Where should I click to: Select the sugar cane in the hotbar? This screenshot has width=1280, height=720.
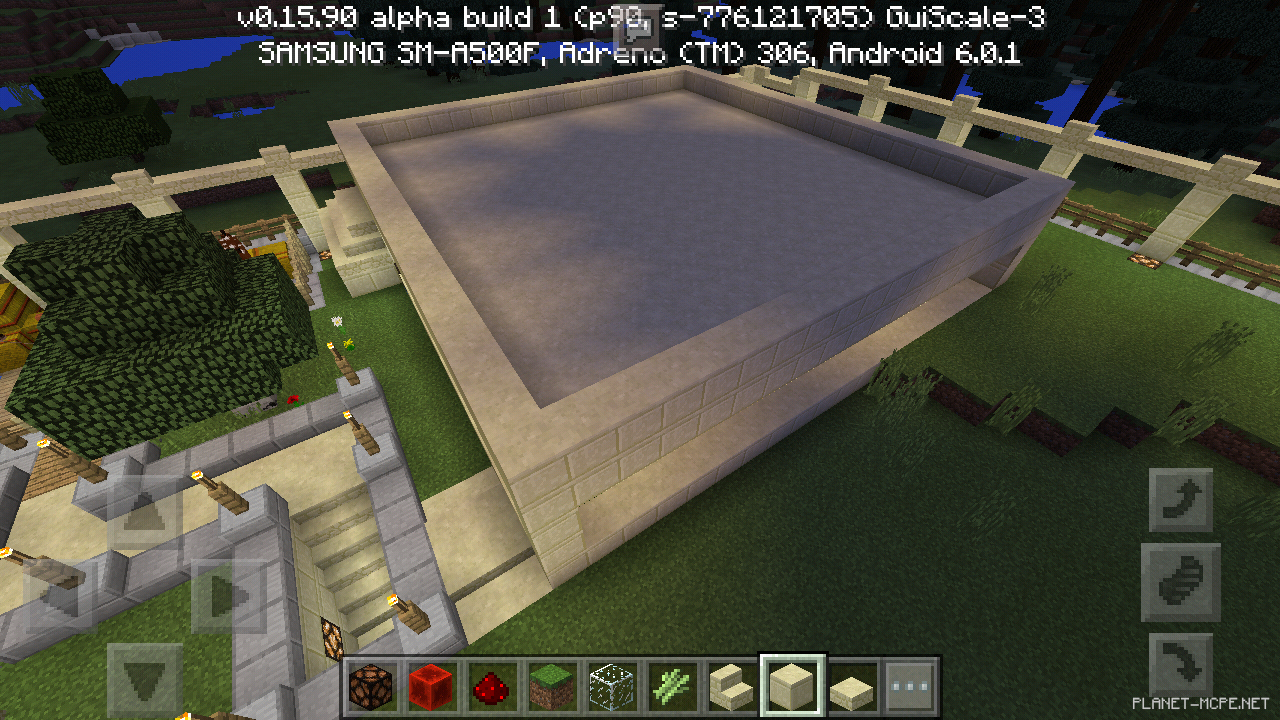tap(670, 682)
